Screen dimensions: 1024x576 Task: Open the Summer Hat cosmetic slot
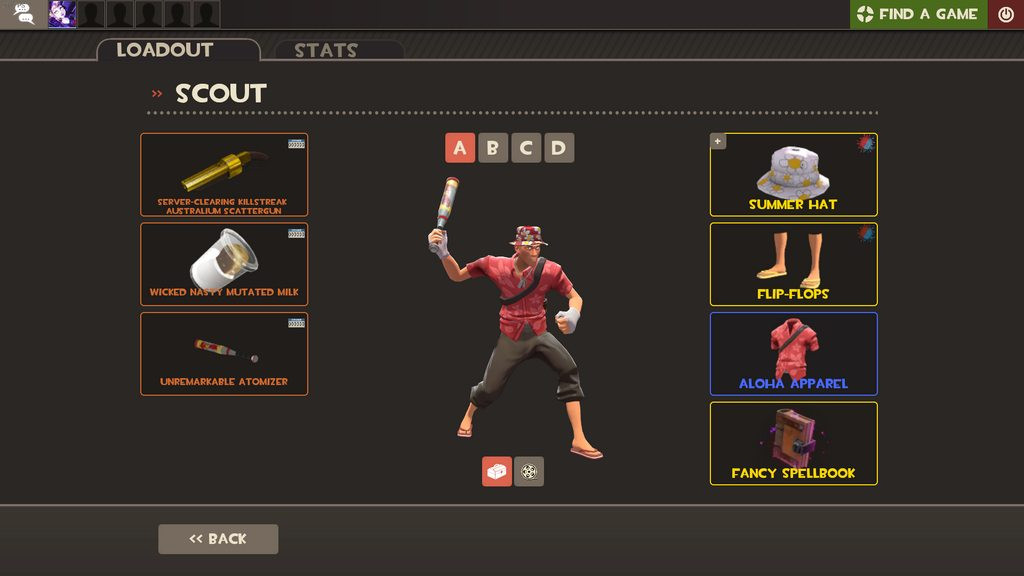pos(793,175)
